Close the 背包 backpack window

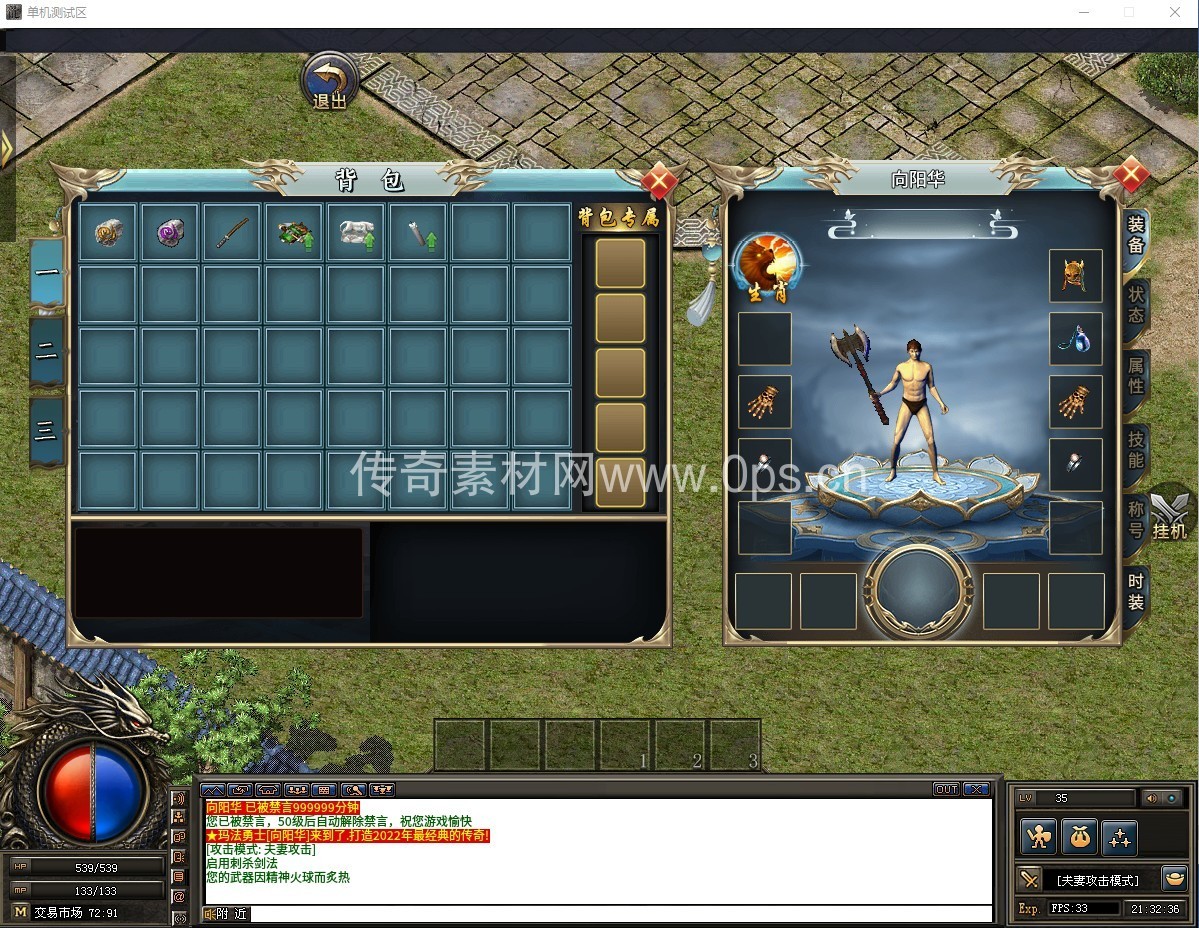click(658, 182)
